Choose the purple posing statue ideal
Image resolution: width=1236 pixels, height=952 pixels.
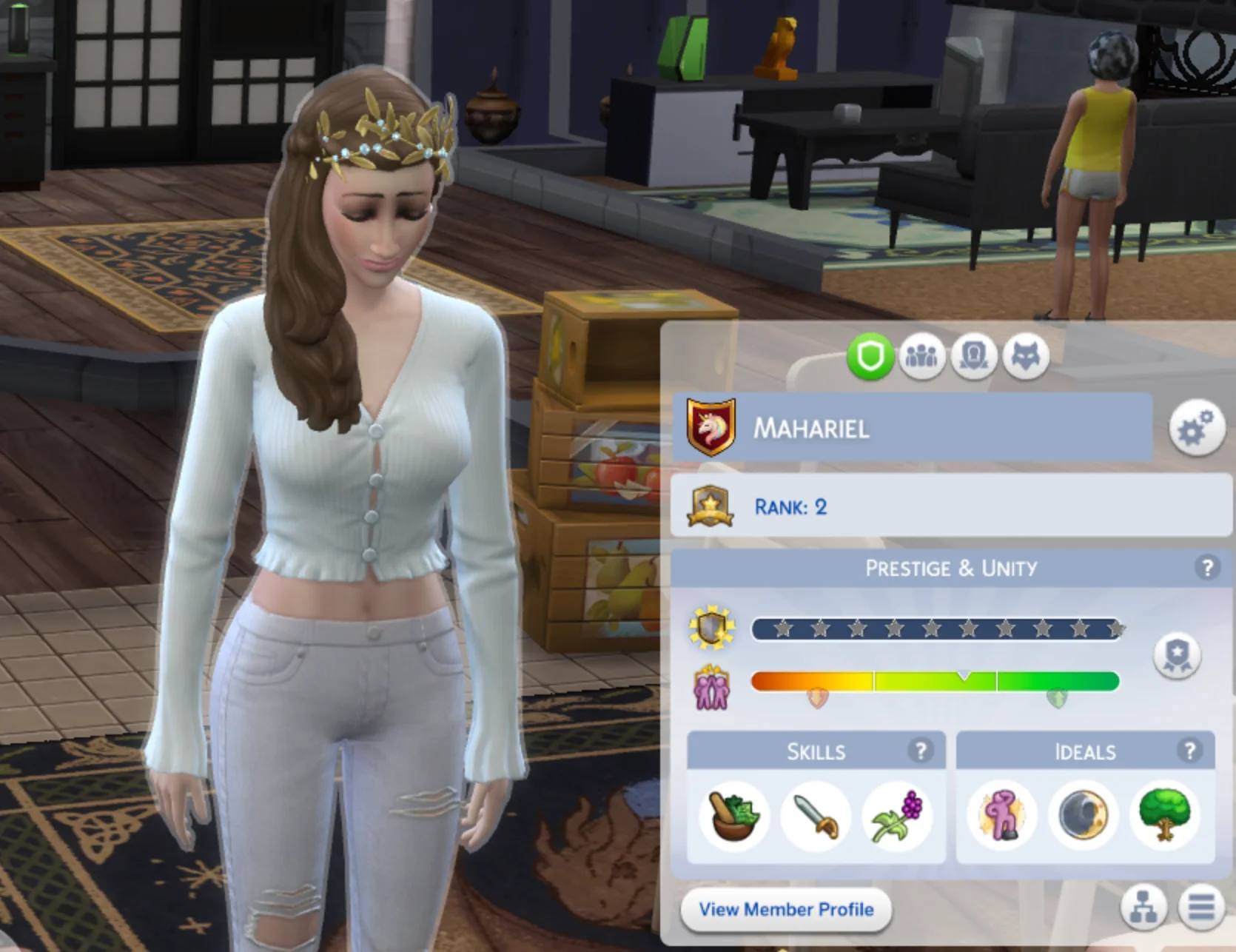point(1002,817)
